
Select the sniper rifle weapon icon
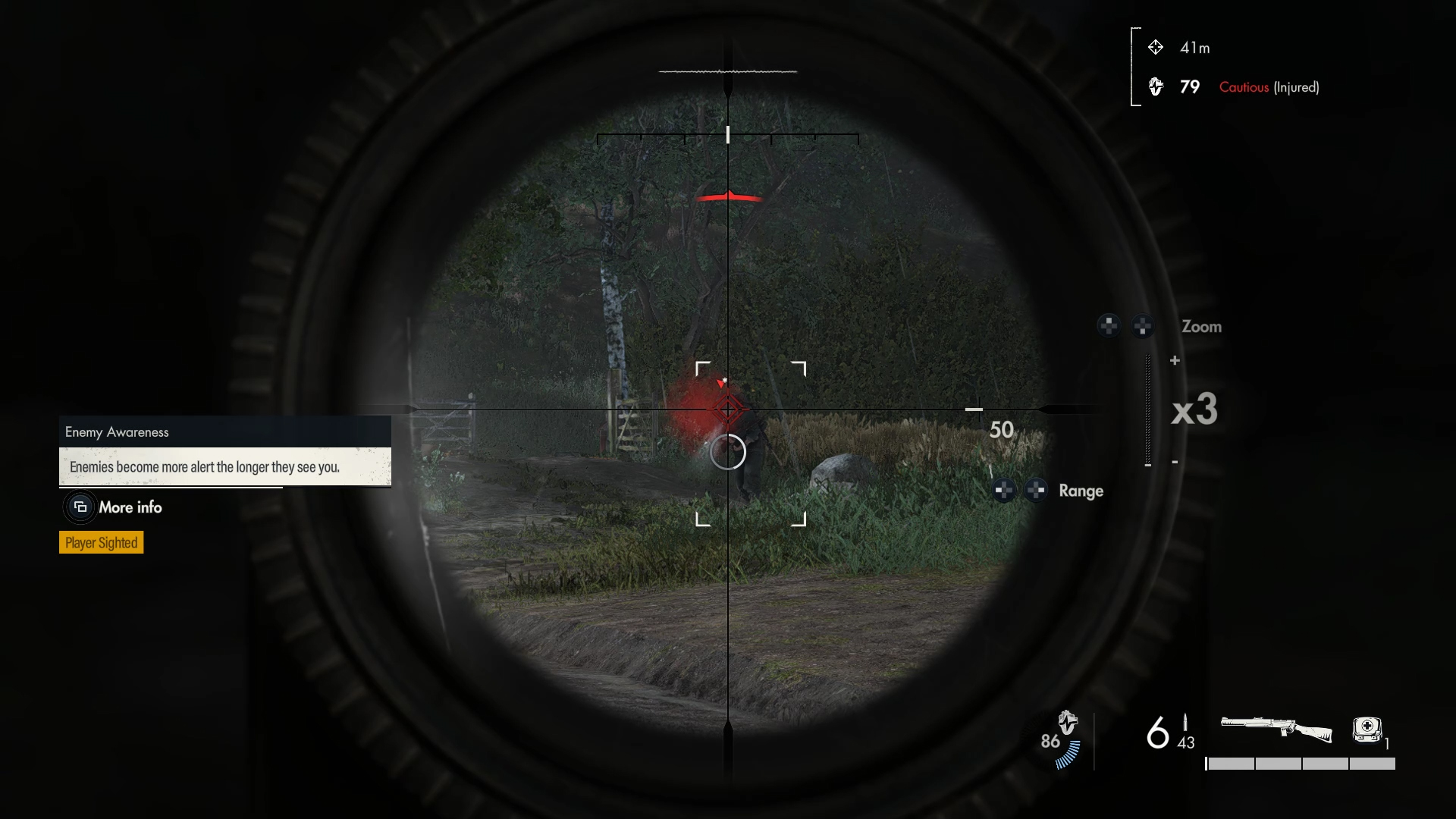click(x=1276, y=730)
